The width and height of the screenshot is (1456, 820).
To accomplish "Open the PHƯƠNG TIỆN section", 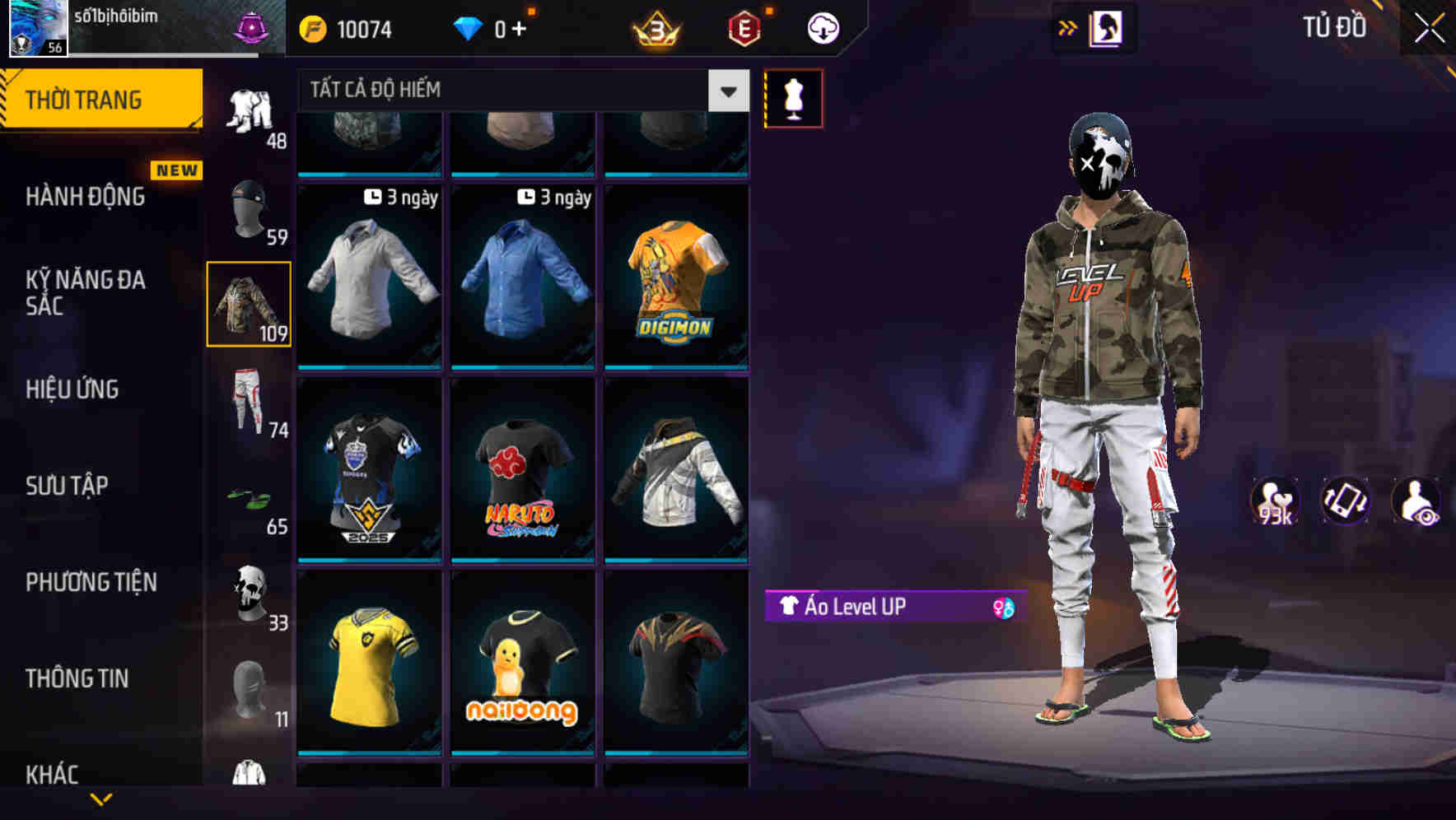I will (x=91, y=582).
